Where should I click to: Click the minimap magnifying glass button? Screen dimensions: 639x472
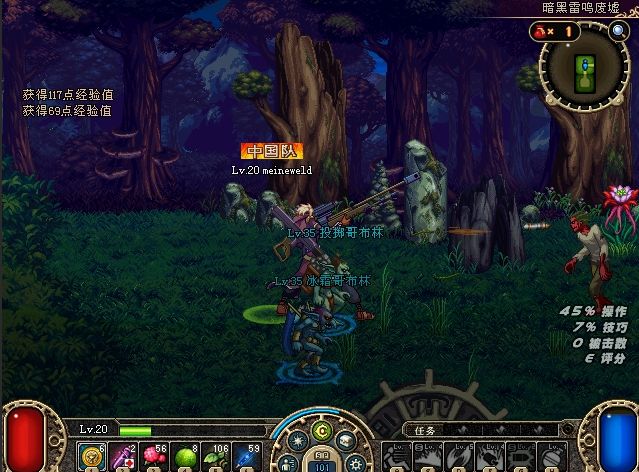point(618,32)
